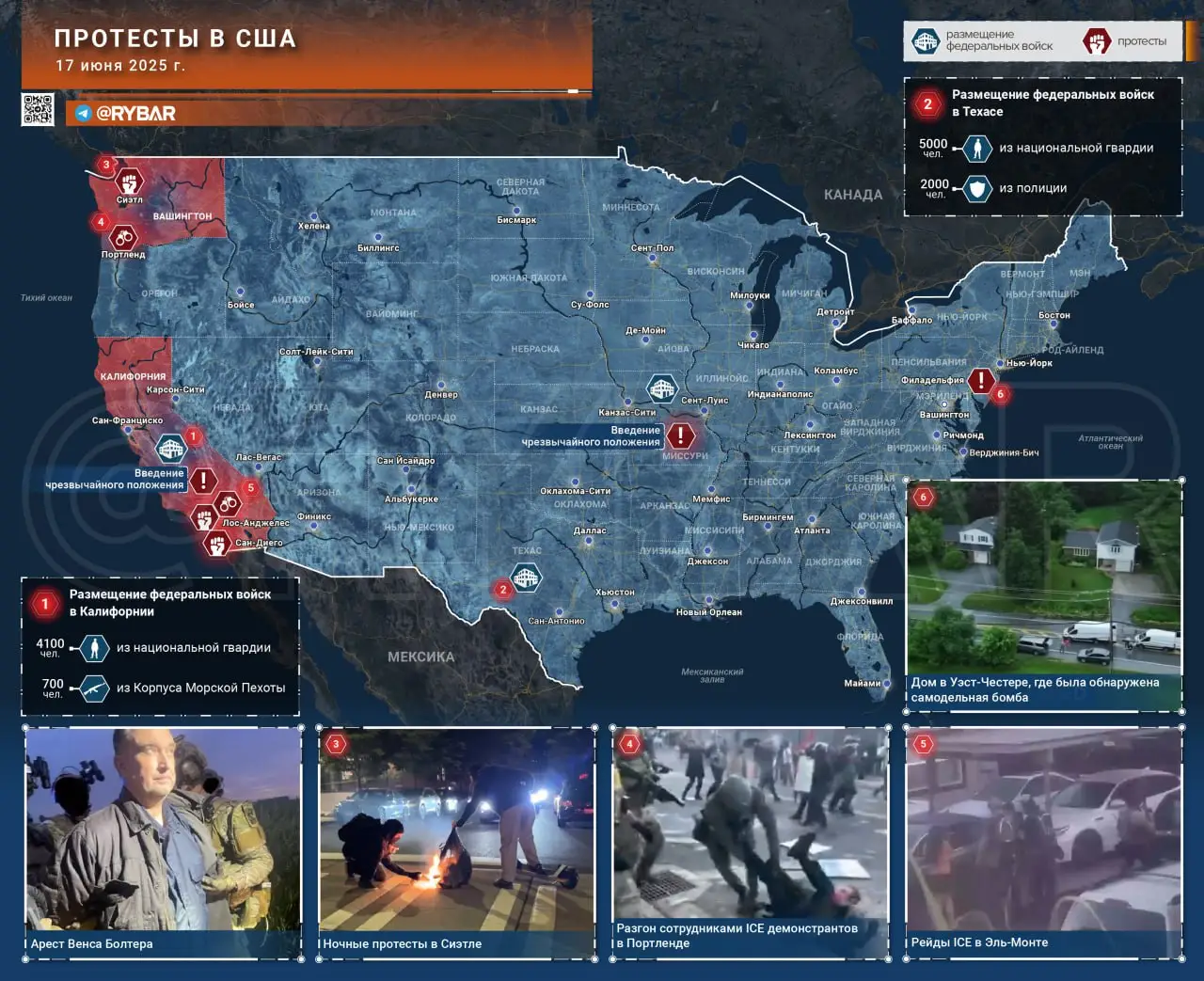Select the handcuffs marker at Portland
Viewport: 1204px width, 981px height.
point(123,237)
